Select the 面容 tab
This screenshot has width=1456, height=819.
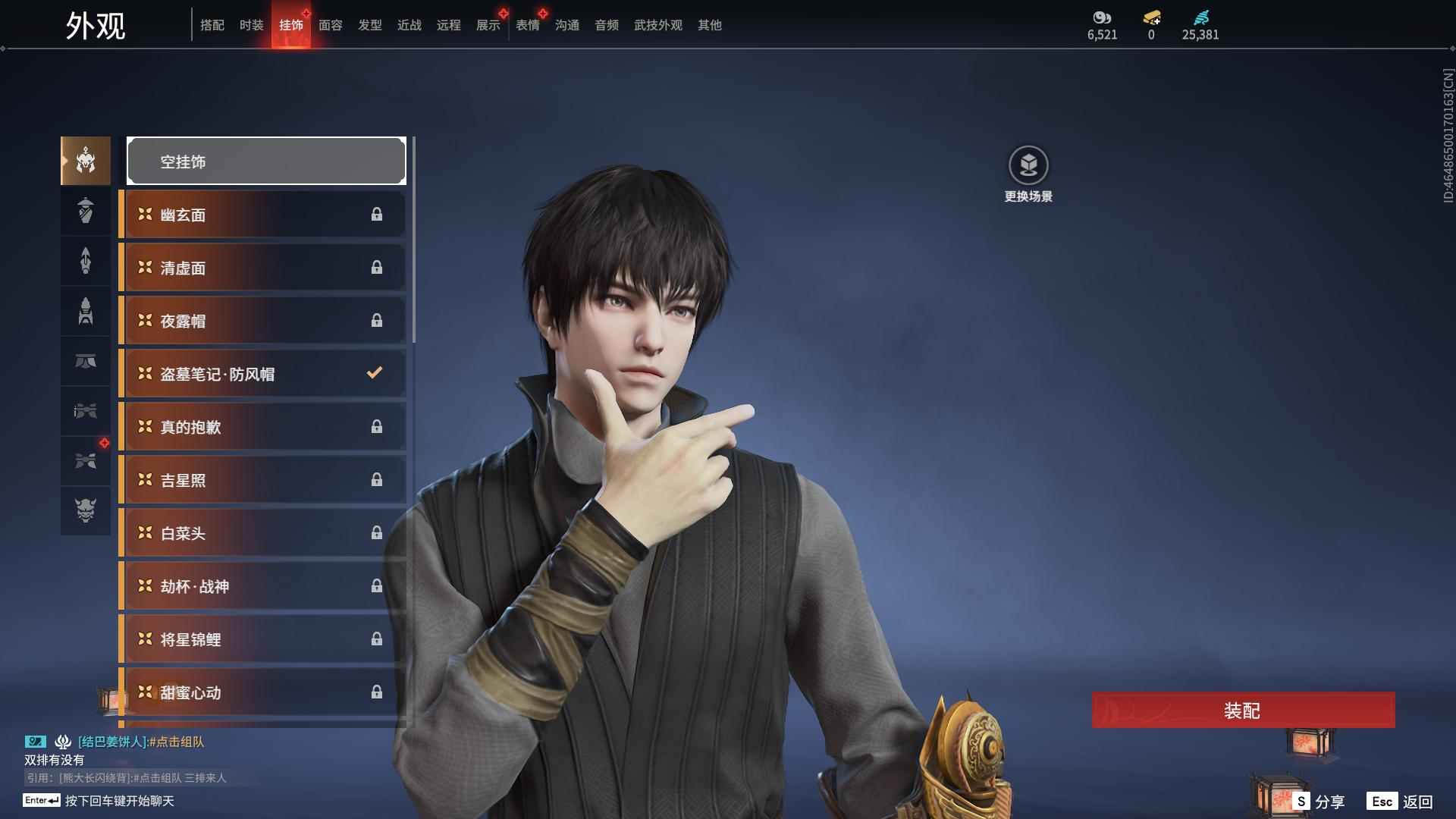click(330, 25)
